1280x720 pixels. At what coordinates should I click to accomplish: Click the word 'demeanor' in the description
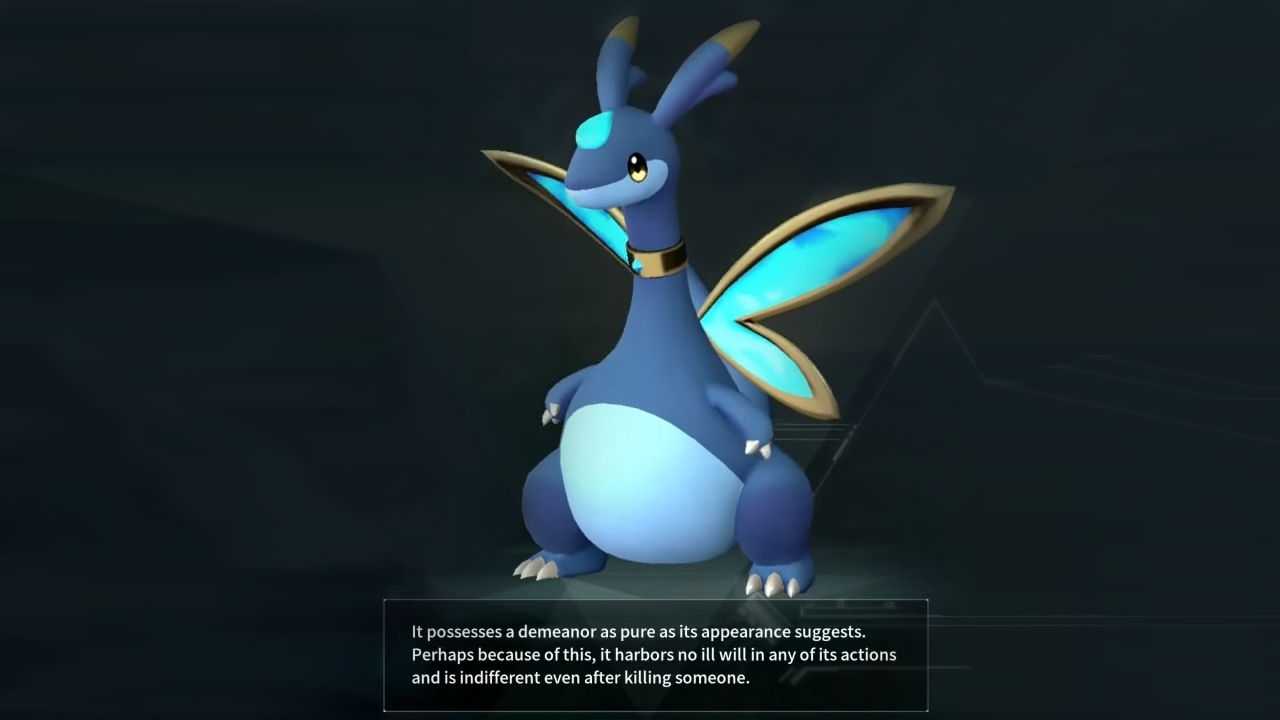tap(555, 631)
